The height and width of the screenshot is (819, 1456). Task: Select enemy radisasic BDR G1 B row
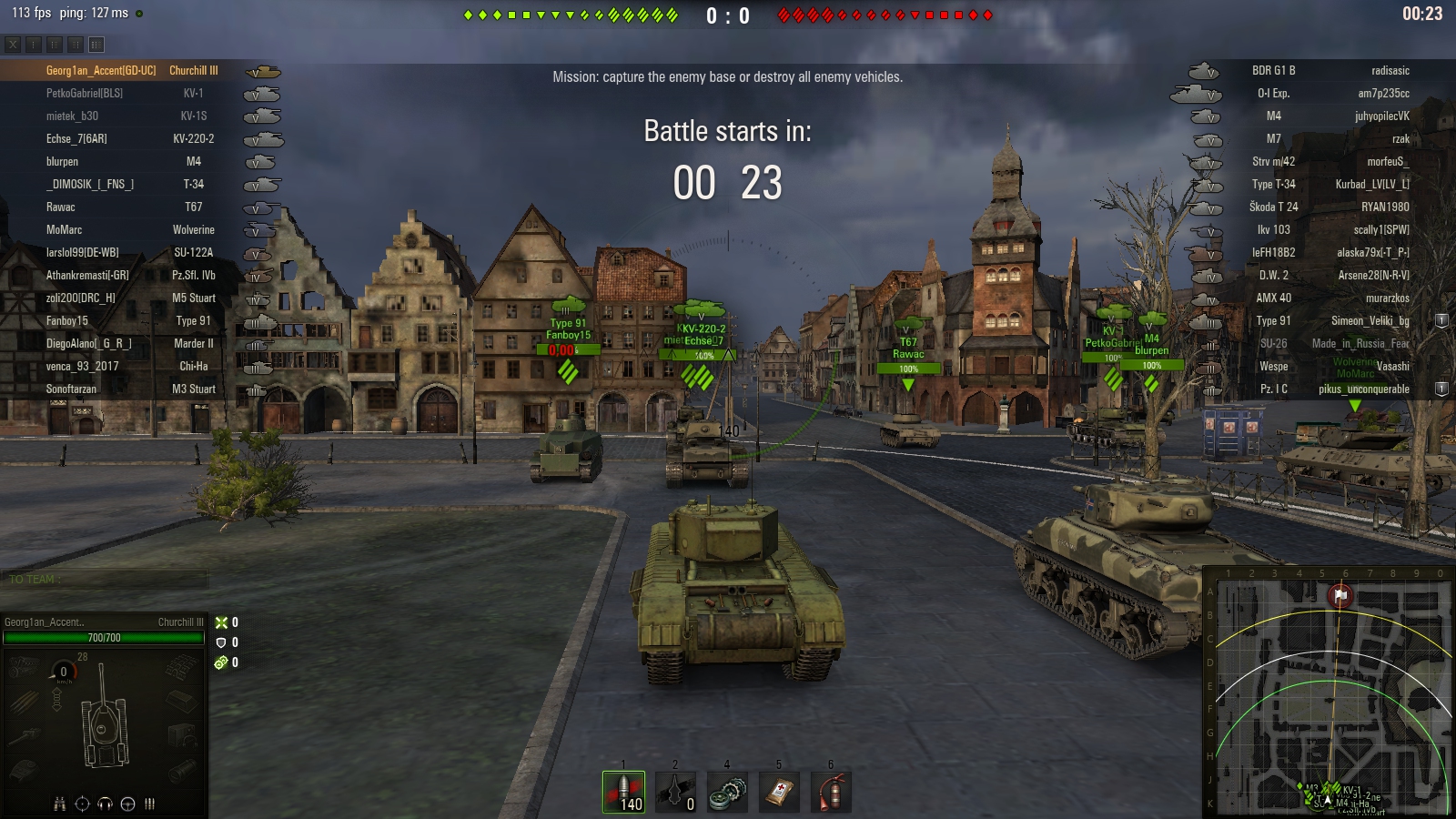1329,71
